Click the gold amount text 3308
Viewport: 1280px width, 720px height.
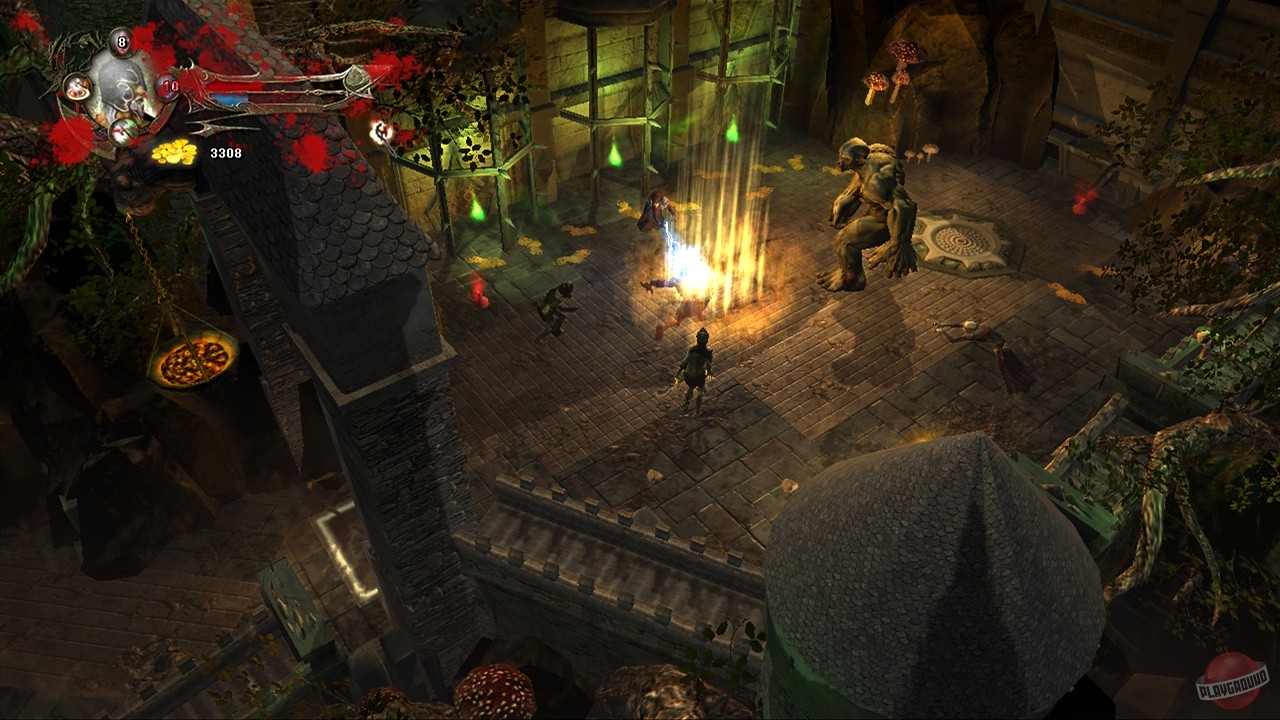[227, 153]
